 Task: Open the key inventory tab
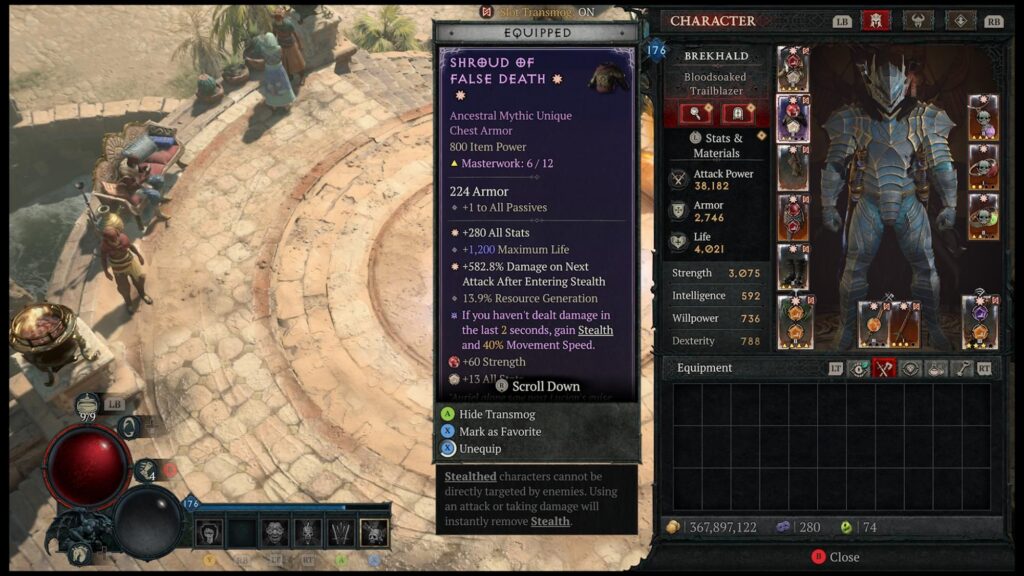coord(962,368)
